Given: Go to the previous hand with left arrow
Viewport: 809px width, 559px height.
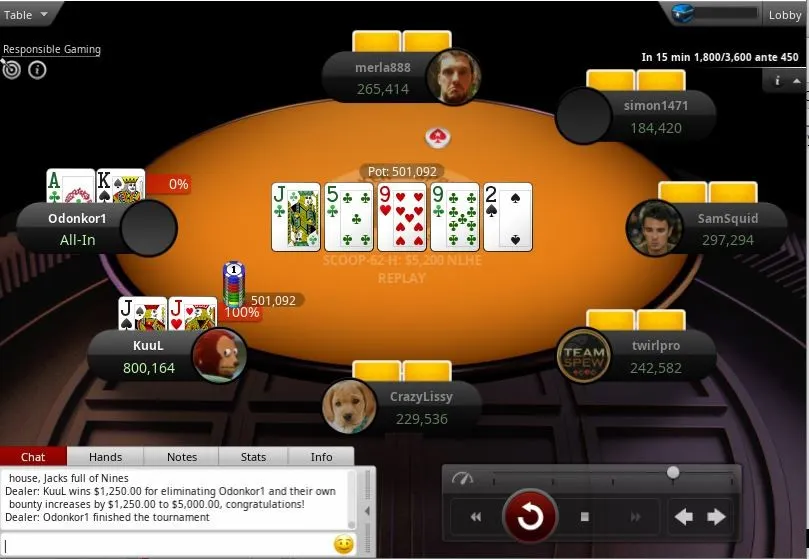Looking at the screenshot, I should 684,517.
